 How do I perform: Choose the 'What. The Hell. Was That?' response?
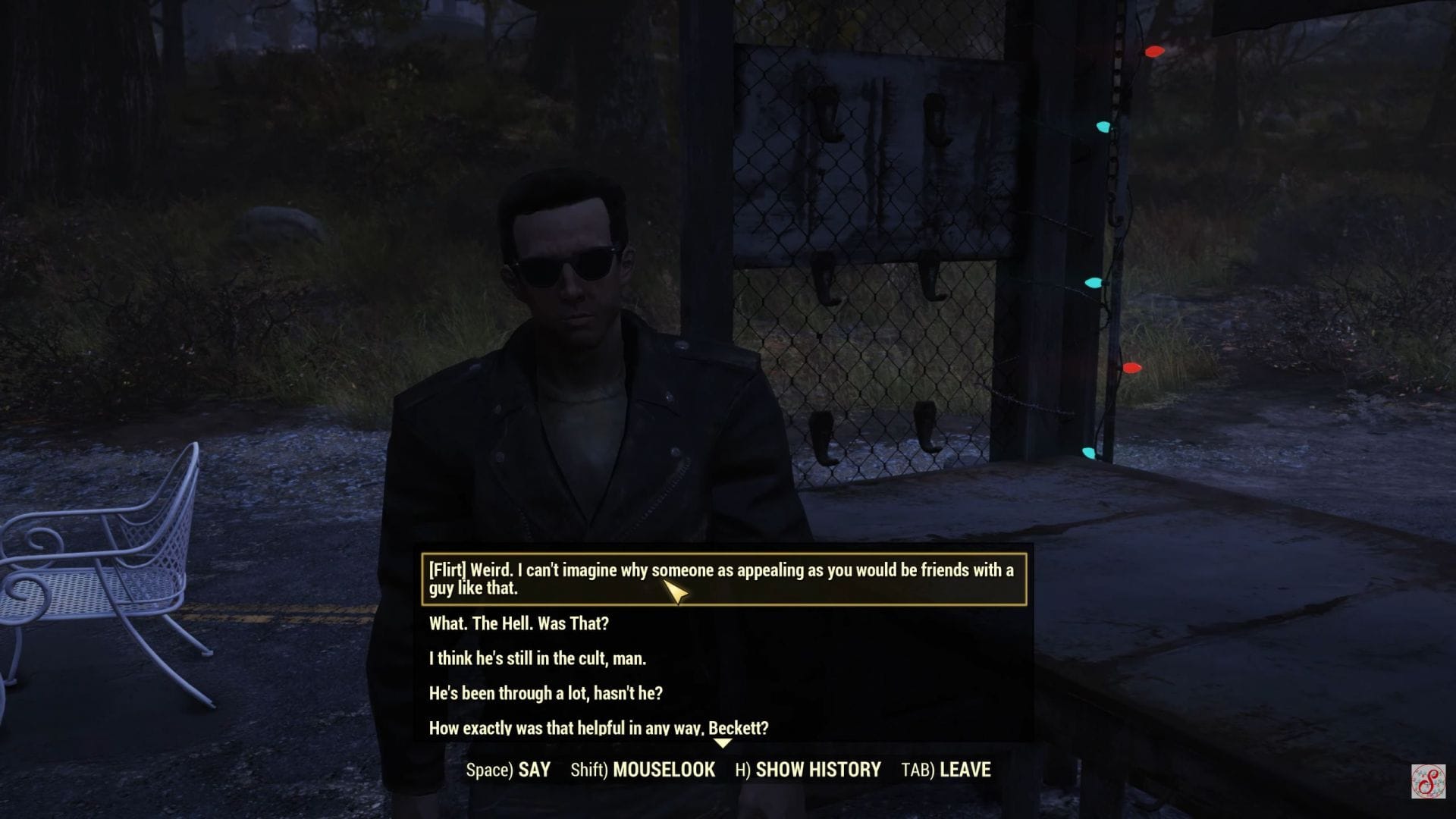click(x=520, y=625)
